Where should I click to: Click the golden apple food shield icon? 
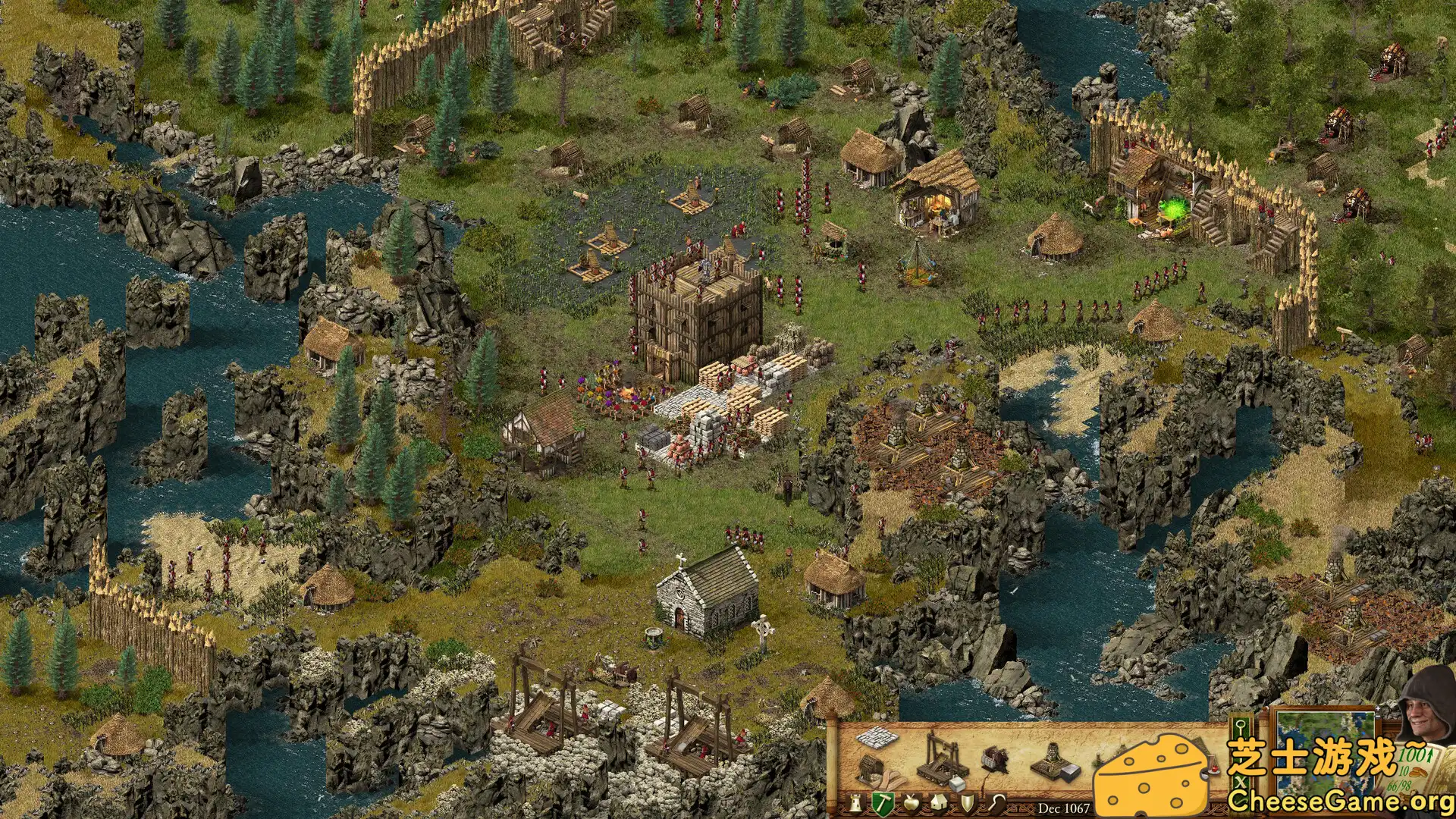click(912, 803)
